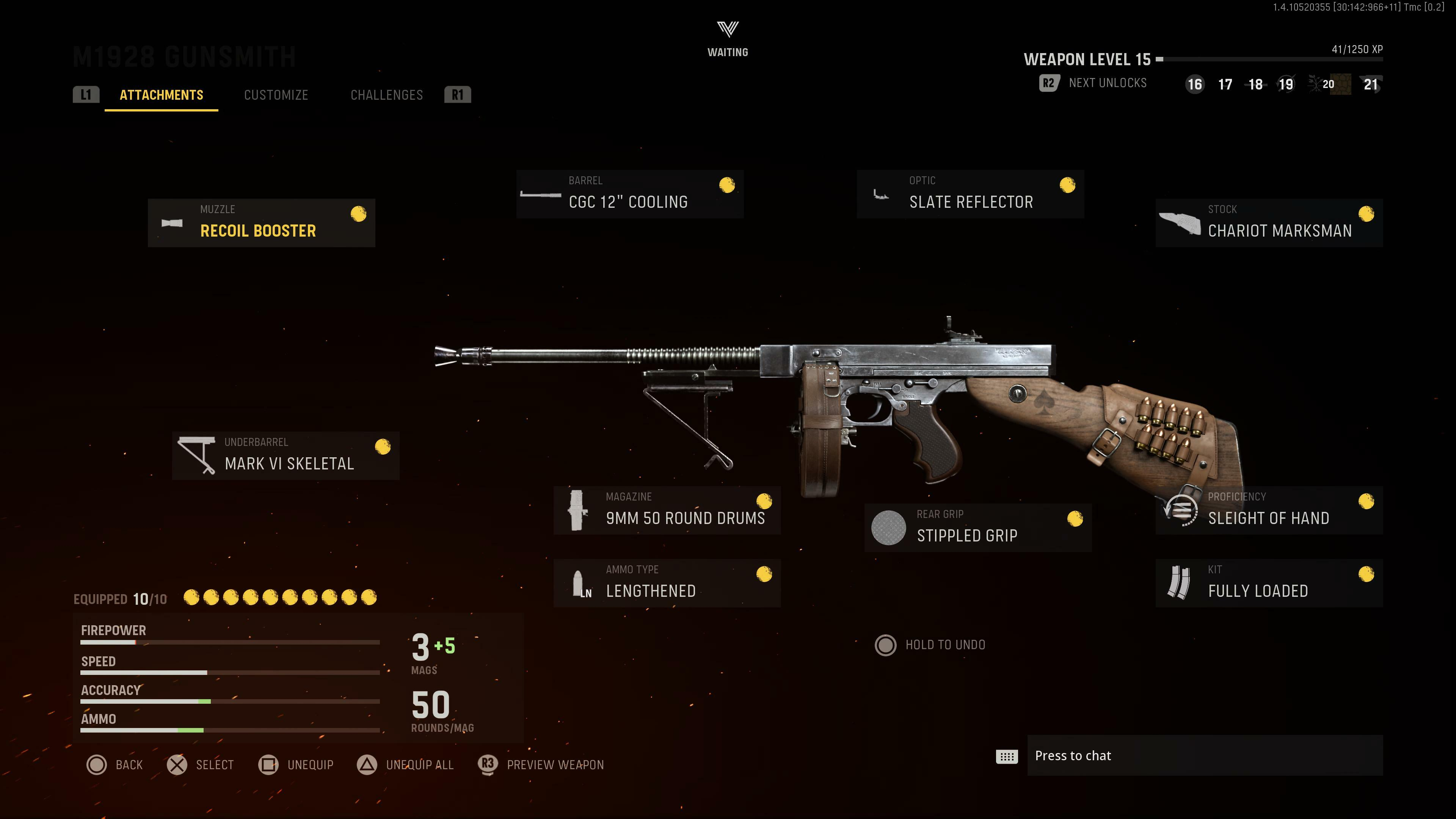Go to the Challenges tab

[x=387, y=95]
